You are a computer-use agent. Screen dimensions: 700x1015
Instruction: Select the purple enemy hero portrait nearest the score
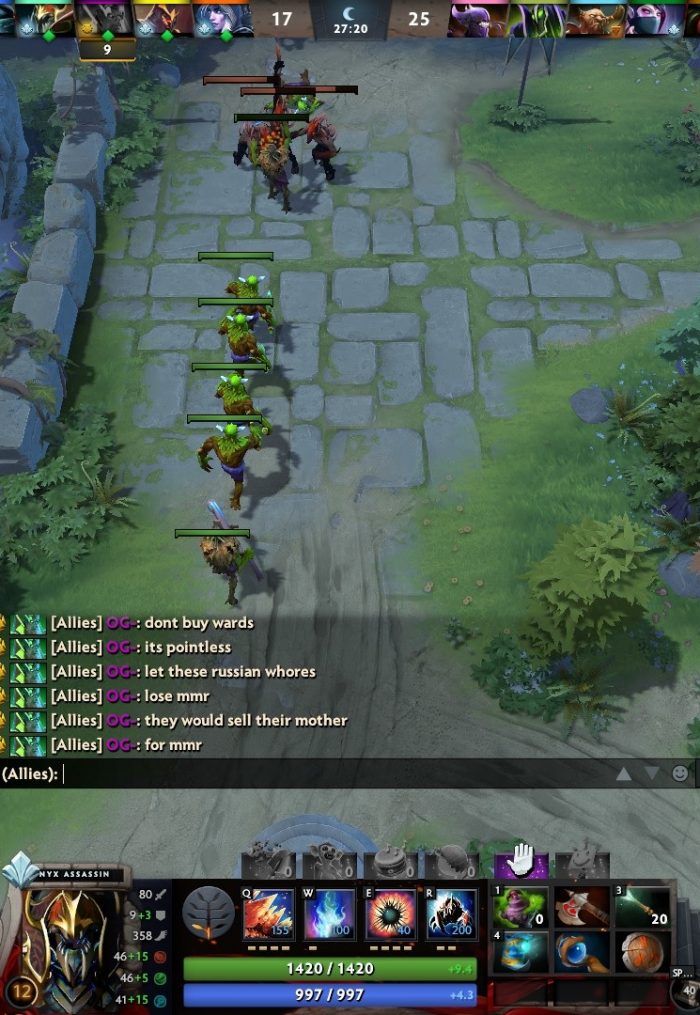(478, 18)
